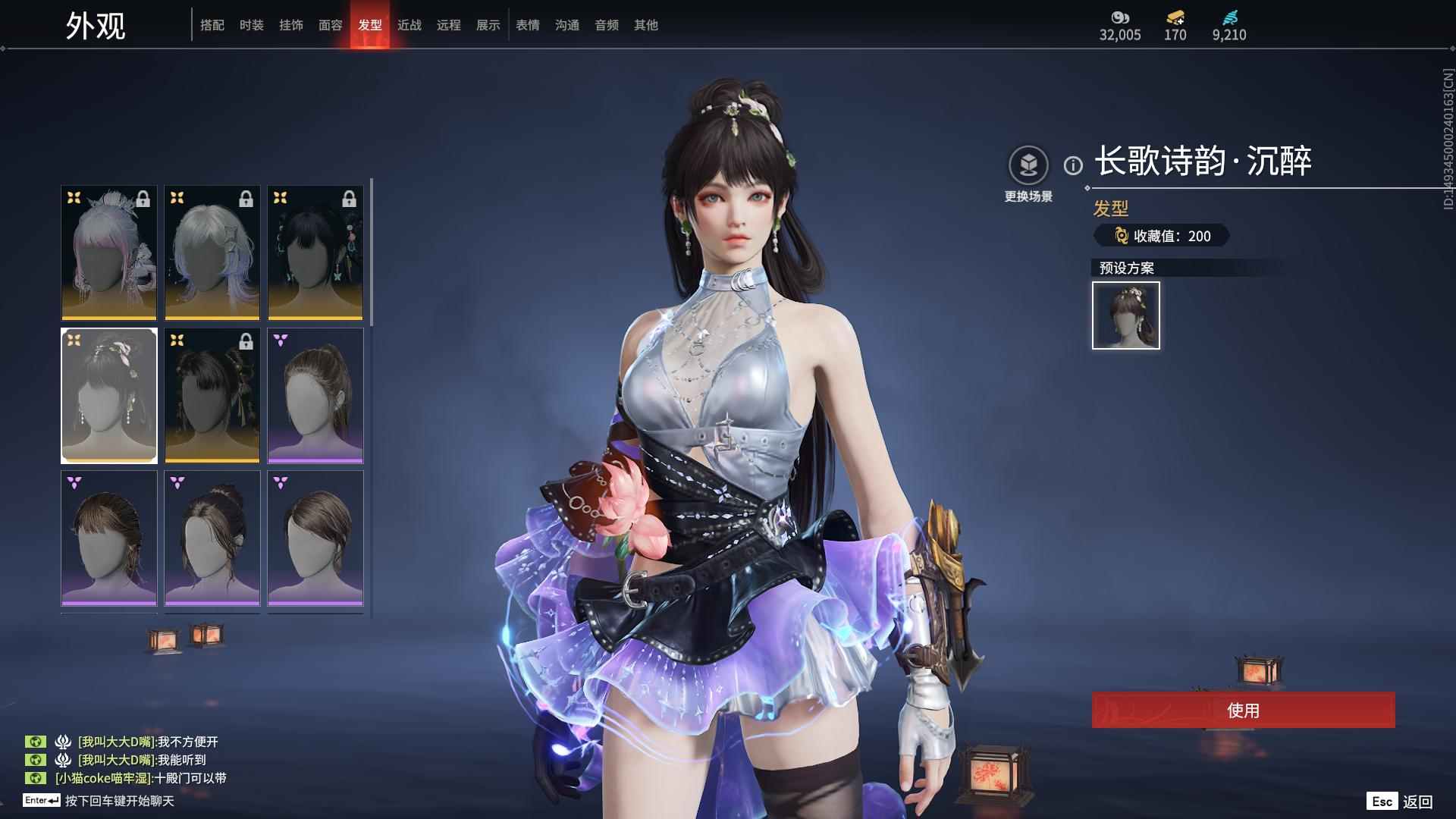Click the lock icon on the top-left hairstyle
Viewport: 1456px width, 819px height.
(x=143, y=199)
